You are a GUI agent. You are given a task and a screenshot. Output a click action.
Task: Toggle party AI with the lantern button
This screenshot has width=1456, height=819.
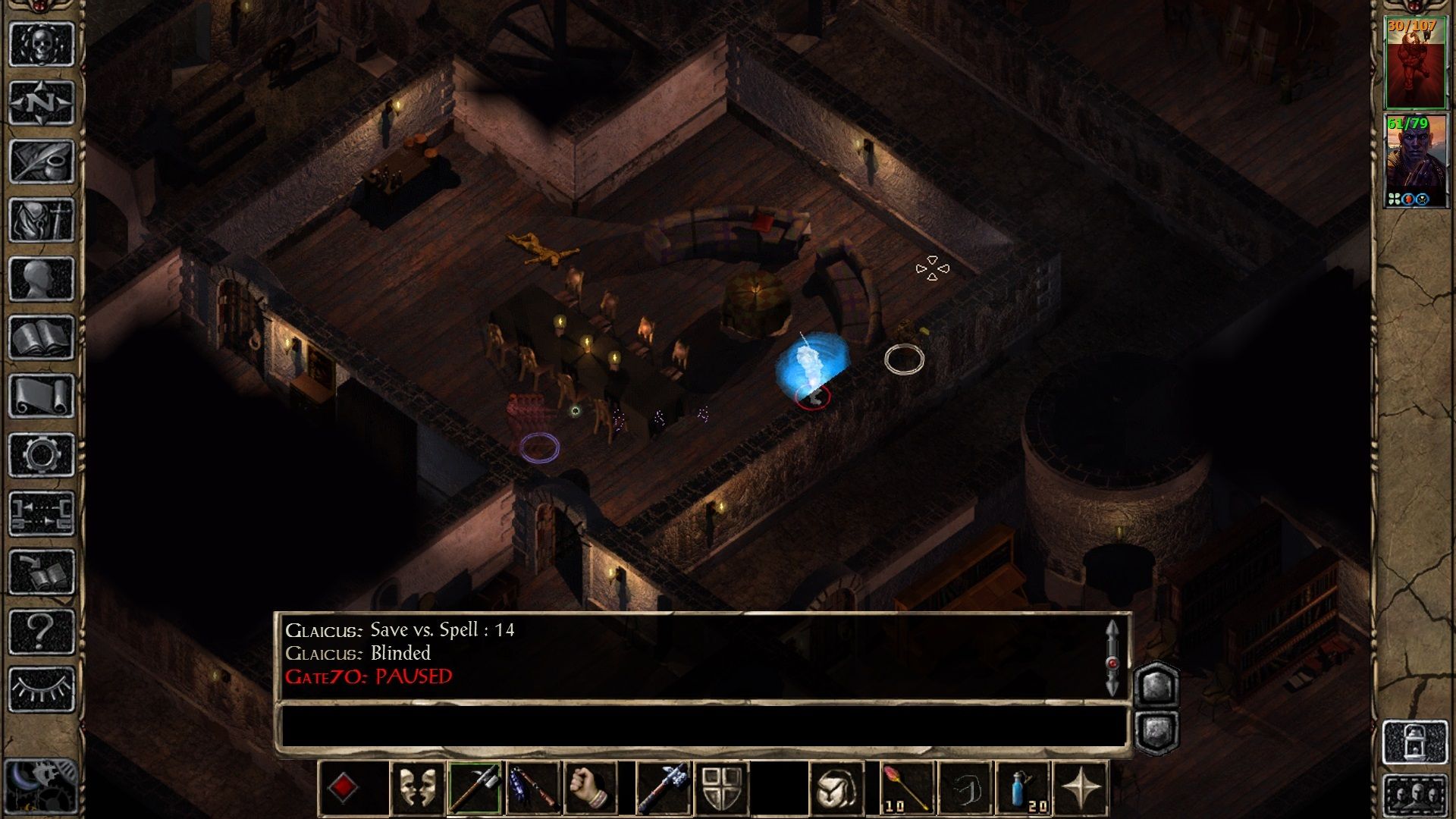click(1415, 742)
